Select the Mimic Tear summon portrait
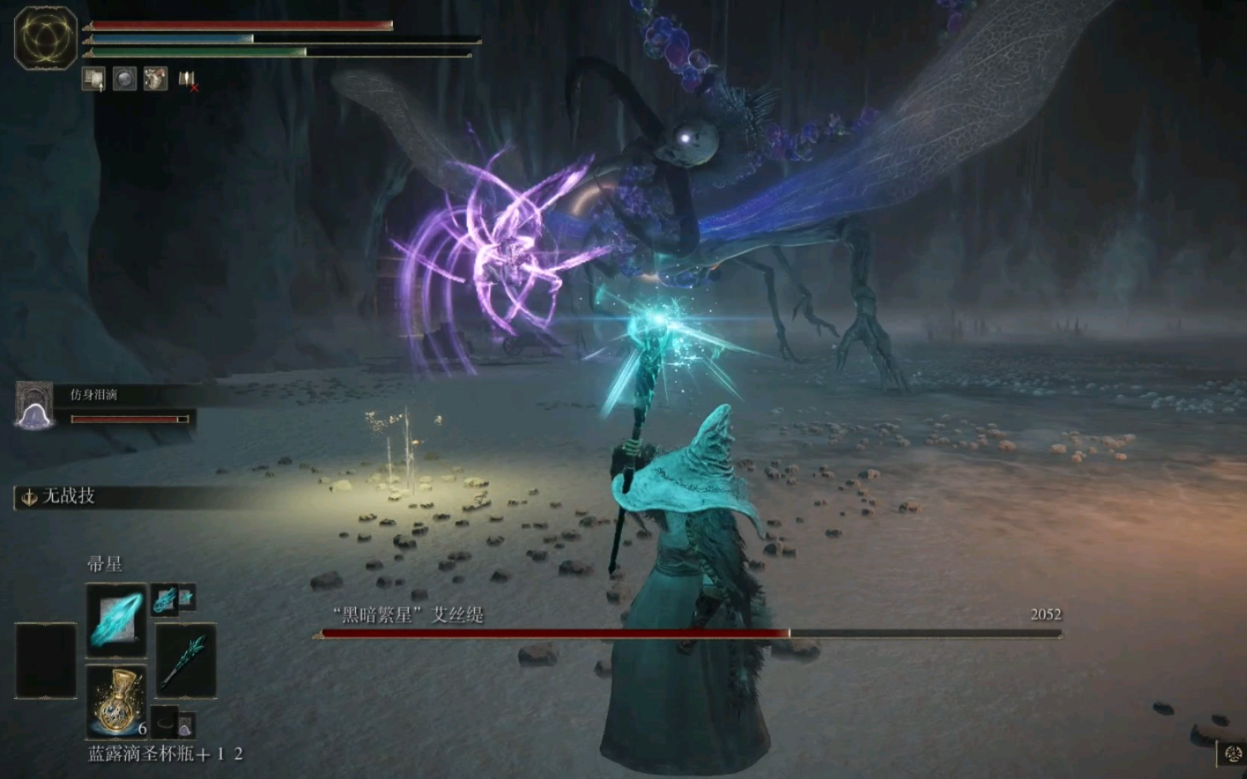The height and width of the screenshot is (779, 1247). click(35, 405)
